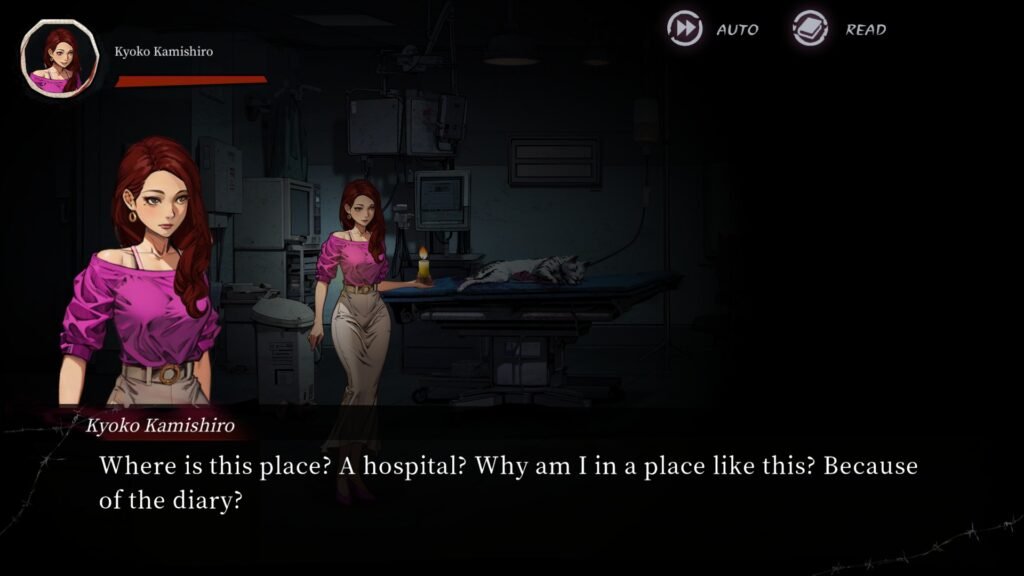
Task: Advance the dialogue text box
Action: pyautogui.click(x=508, y=483)
